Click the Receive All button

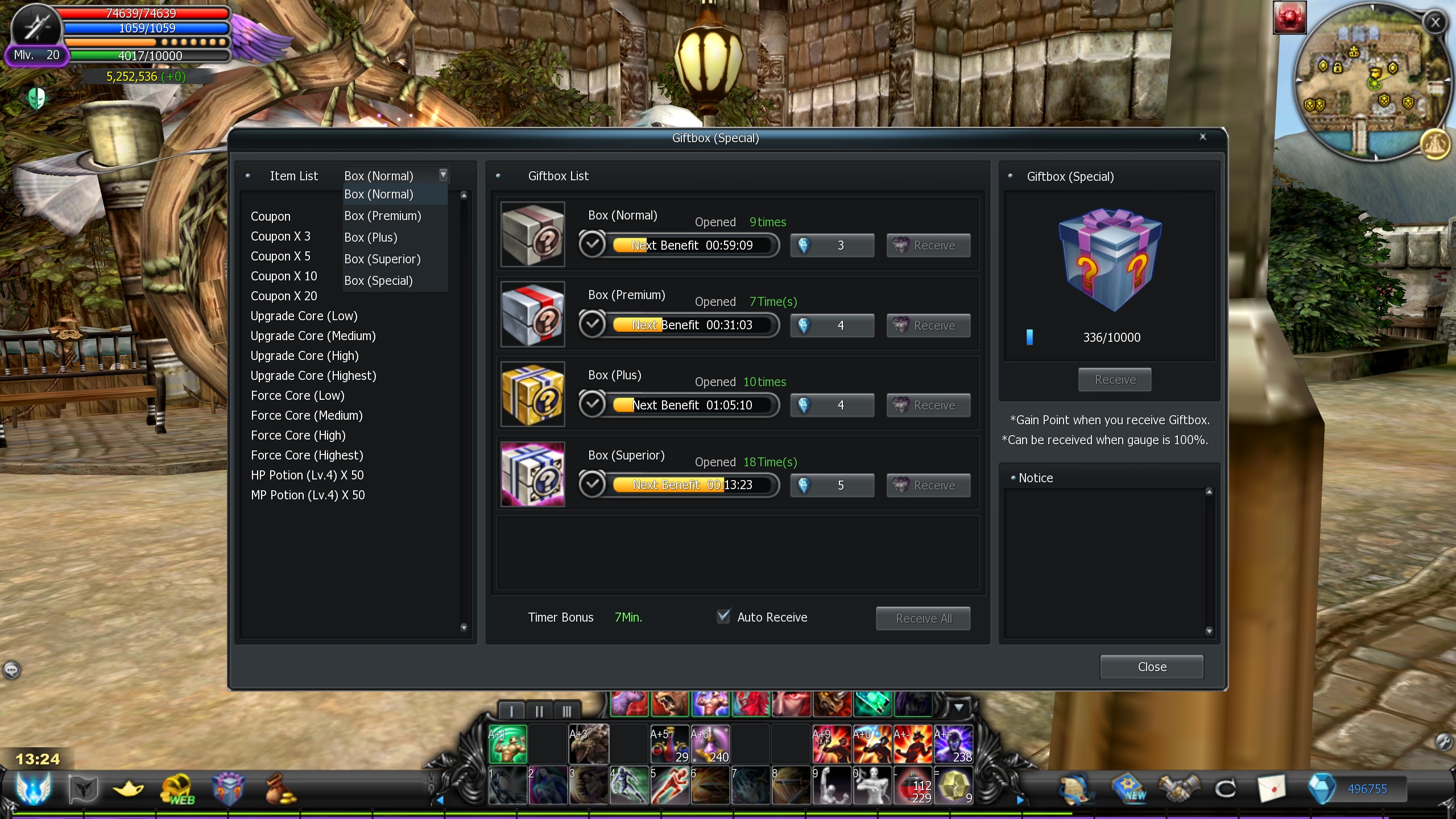(923, 618)
